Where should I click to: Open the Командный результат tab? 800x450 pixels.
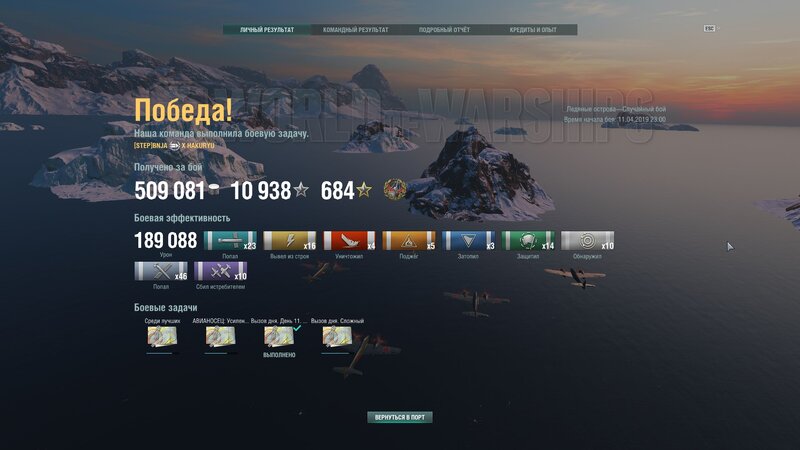click(x=356, y=30)
